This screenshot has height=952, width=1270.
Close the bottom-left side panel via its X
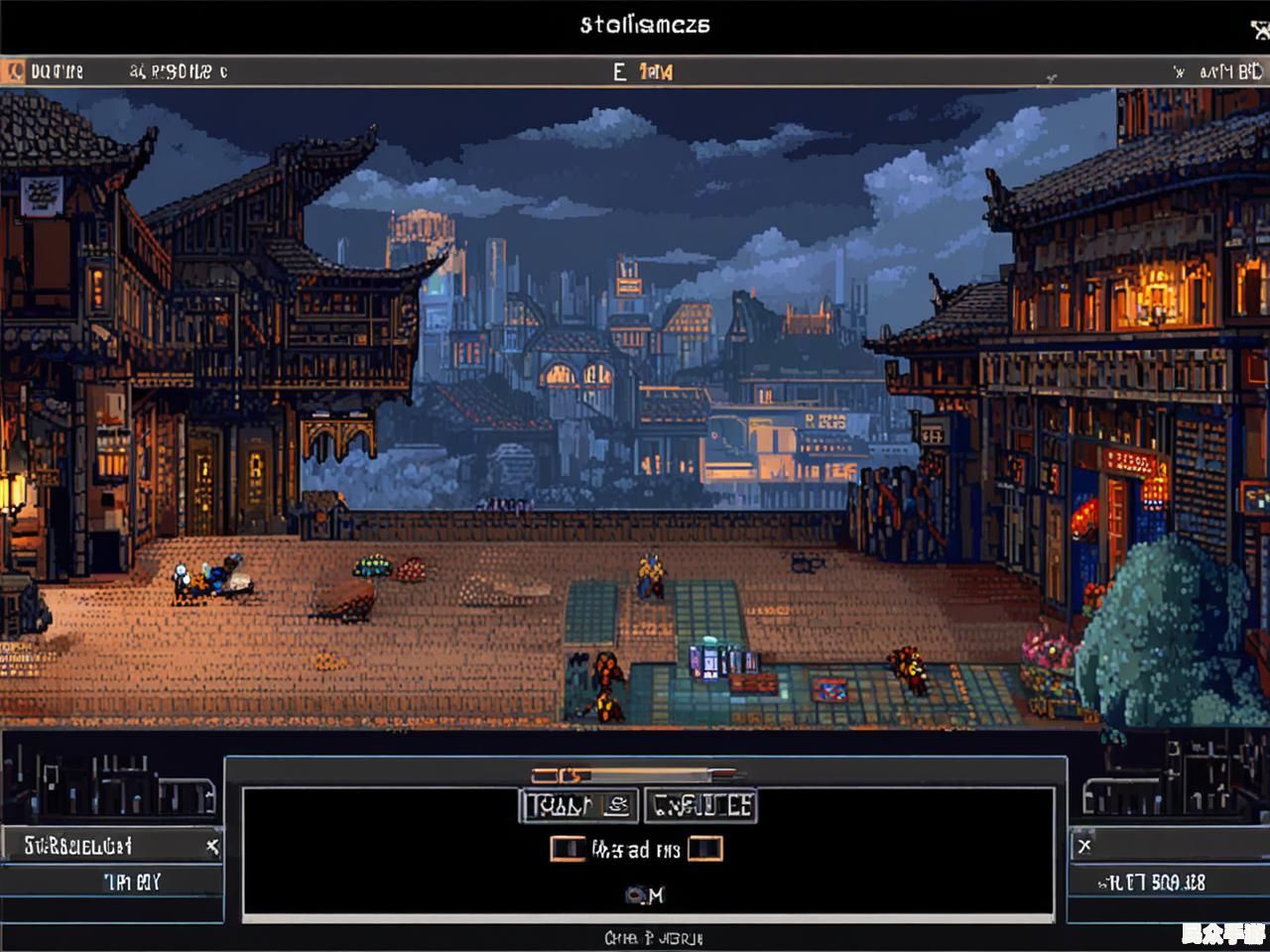coord(211,846)
